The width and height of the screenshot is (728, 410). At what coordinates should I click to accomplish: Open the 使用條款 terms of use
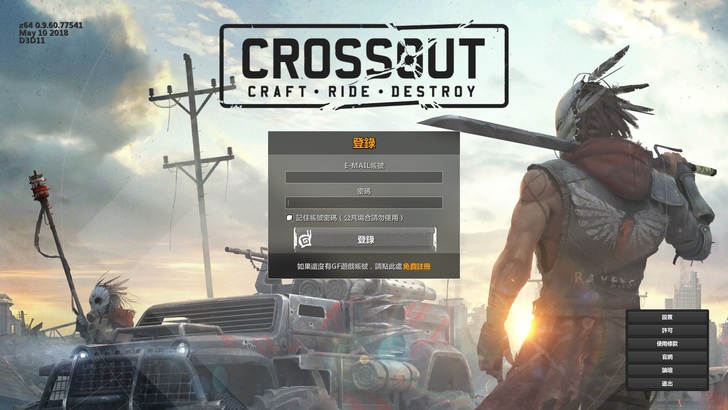pyautogui.click(x=667, y=343)
